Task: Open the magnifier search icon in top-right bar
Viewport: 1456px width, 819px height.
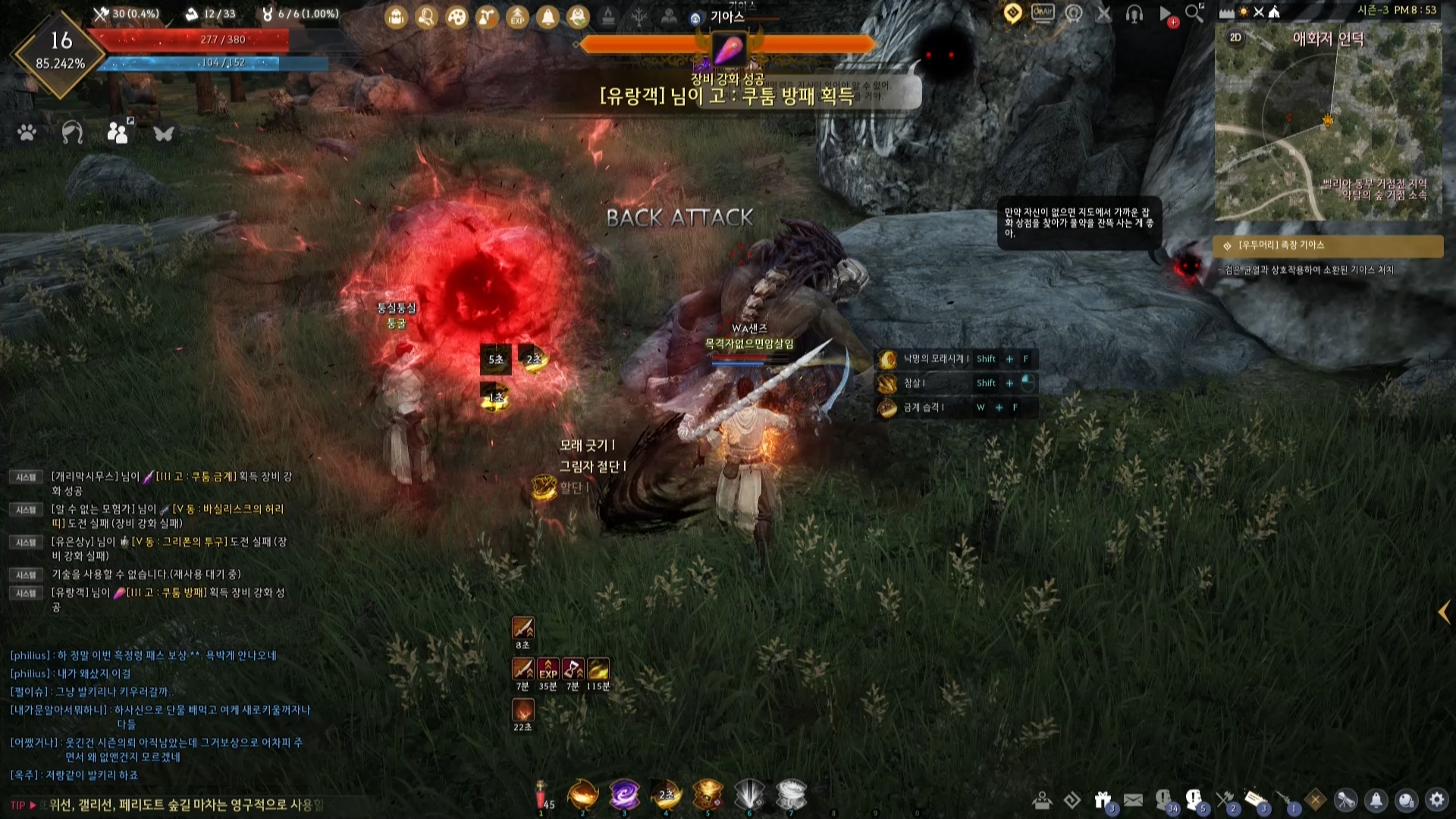Action: pos(1194,13)
